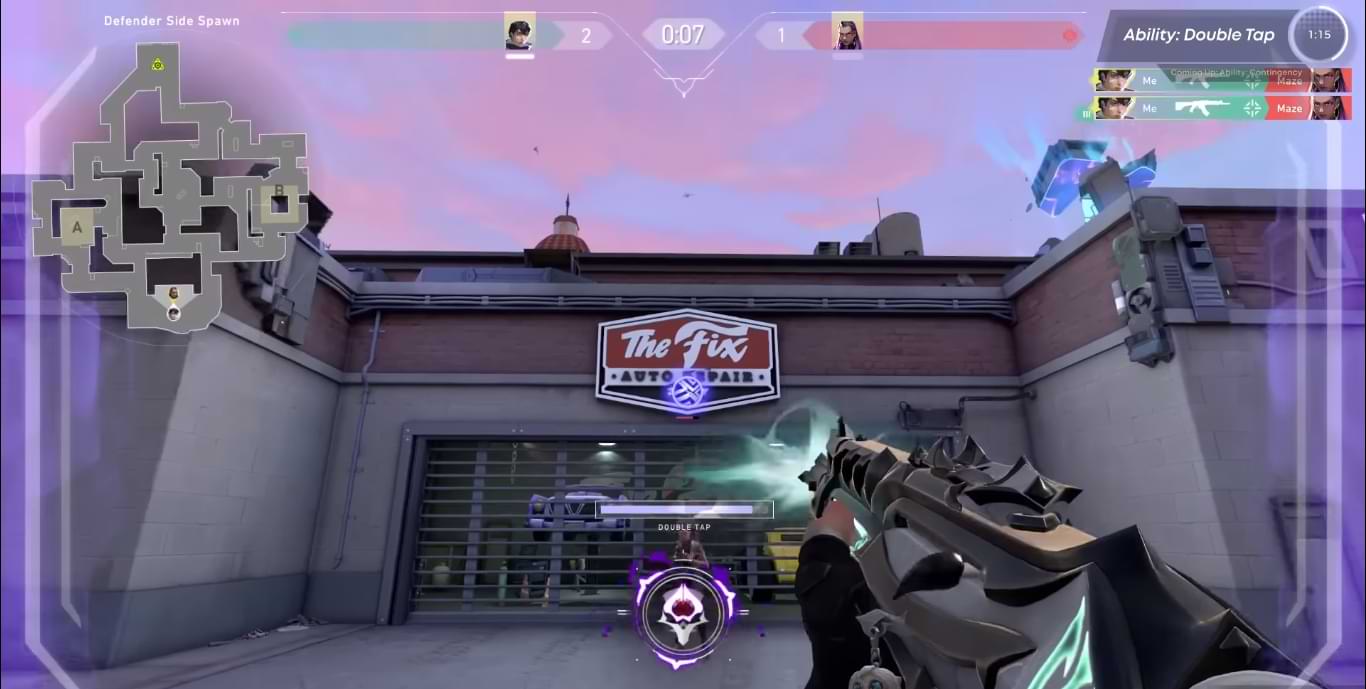Image resolution: width=1366 pixels, height=689 pixels.
Task: Click the minimap in the corner
Action: [x=168, y=185]
